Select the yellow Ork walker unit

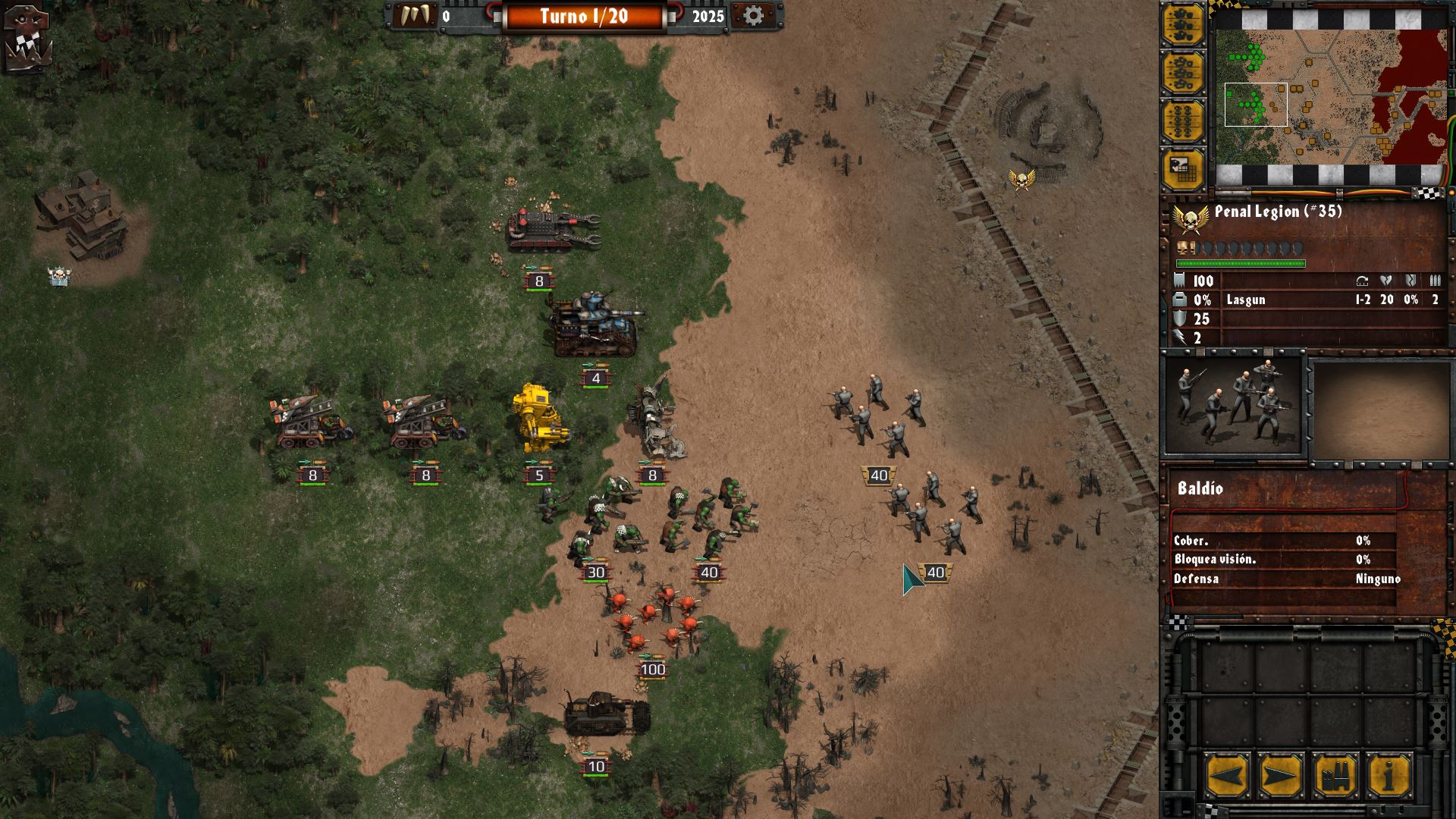539,419
